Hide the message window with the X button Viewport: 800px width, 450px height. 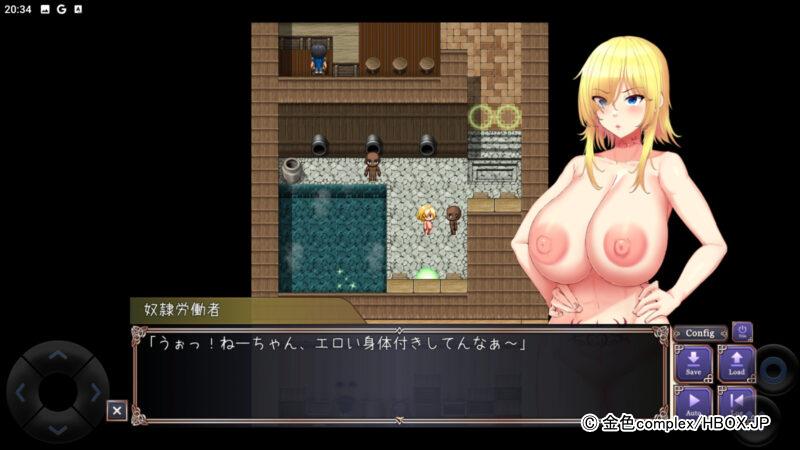(x=117, y=410)
